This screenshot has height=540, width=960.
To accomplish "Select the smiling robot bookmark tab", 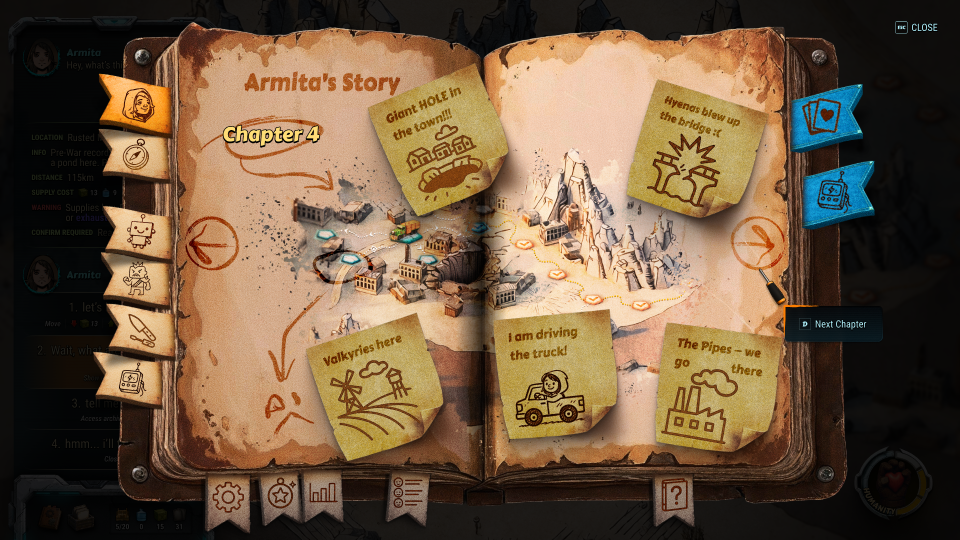I will 140,232.
